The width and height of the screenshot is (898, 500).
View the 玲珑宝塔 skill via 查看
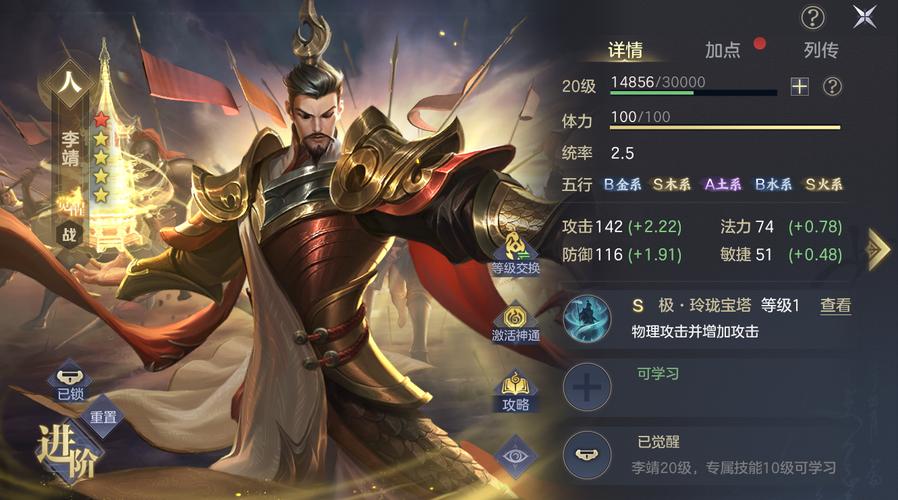click(x=835, y=306)
